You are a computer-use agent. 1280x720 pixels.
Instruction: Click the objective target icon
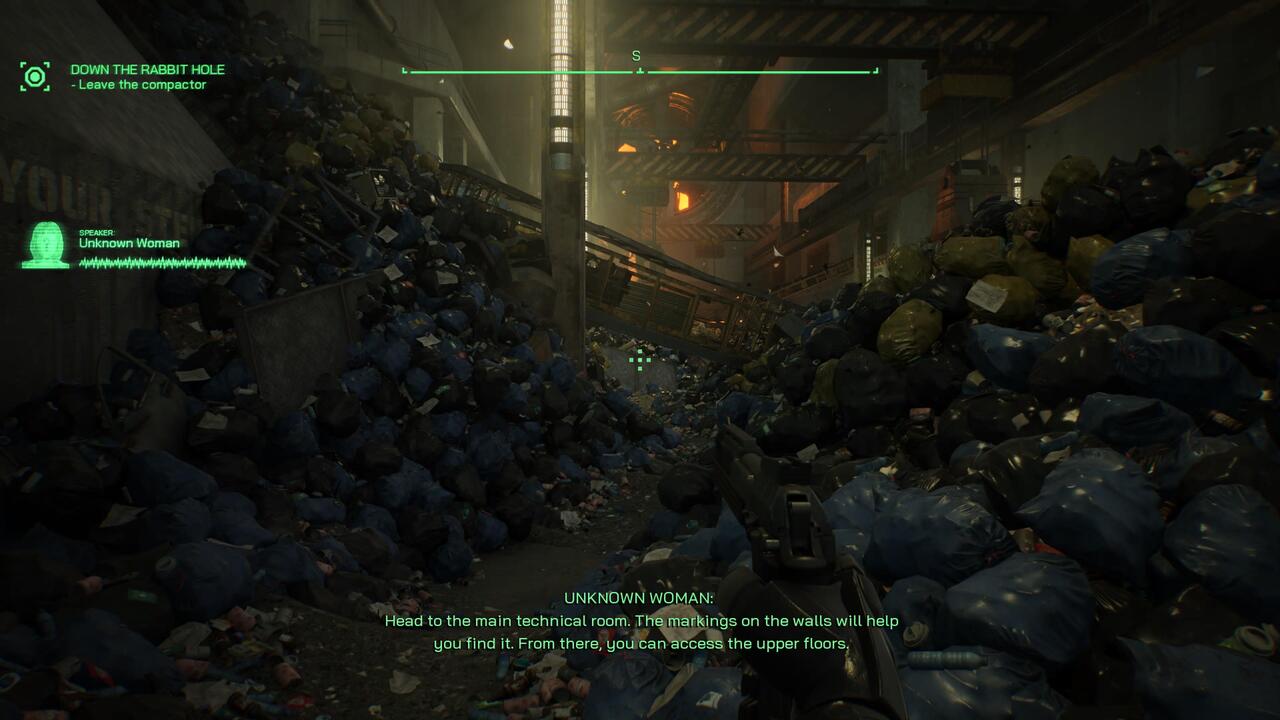pyautogui.click(x=35, y=77)
